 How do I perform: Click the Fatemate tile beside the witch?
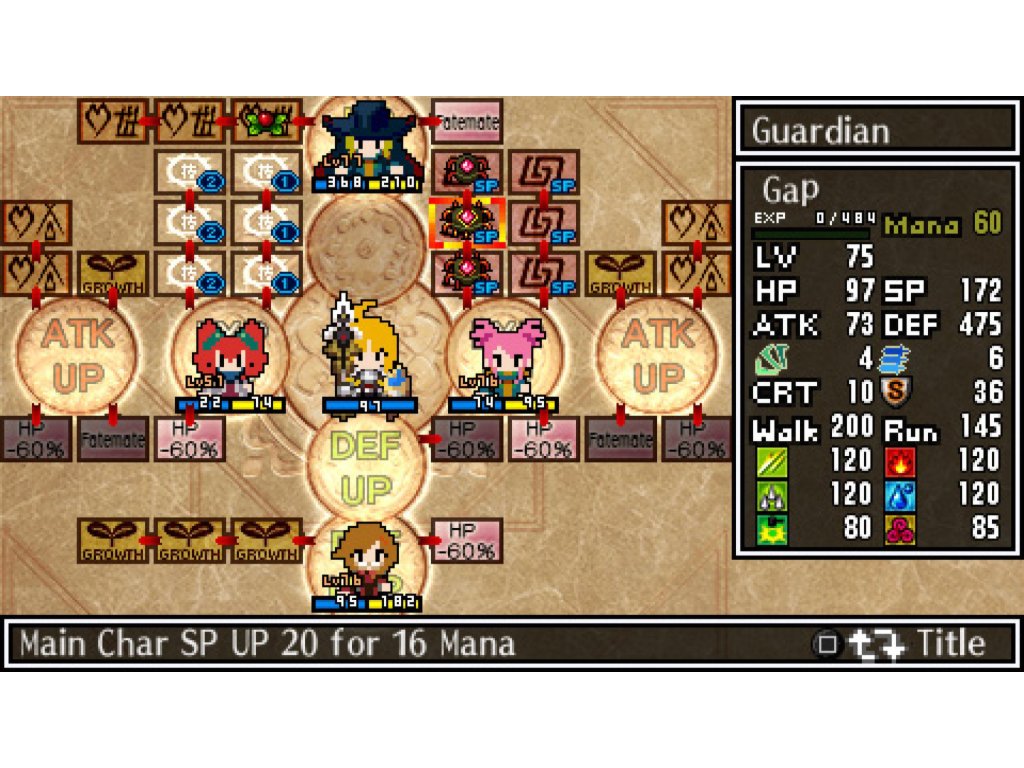pyautogui.click(x=467, y=122)
